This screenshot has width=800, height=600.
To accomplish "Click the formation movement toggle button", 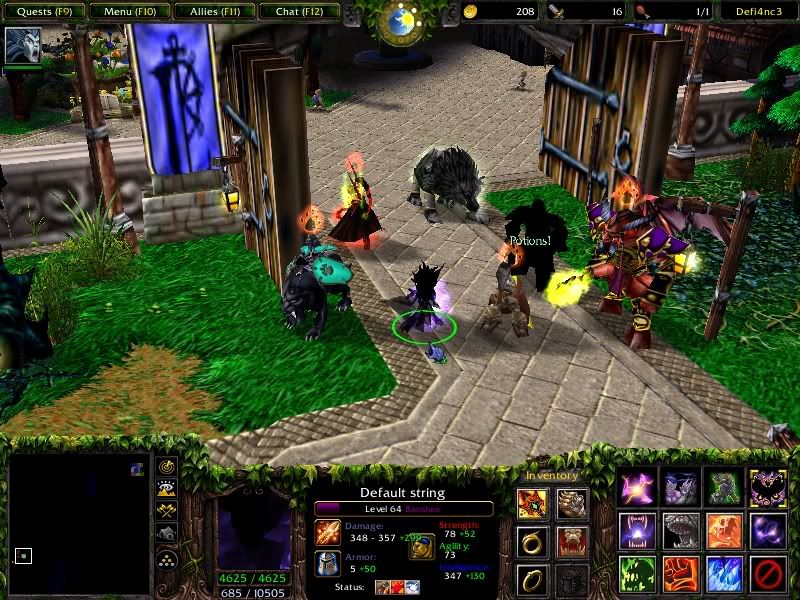I will (167, 557).
